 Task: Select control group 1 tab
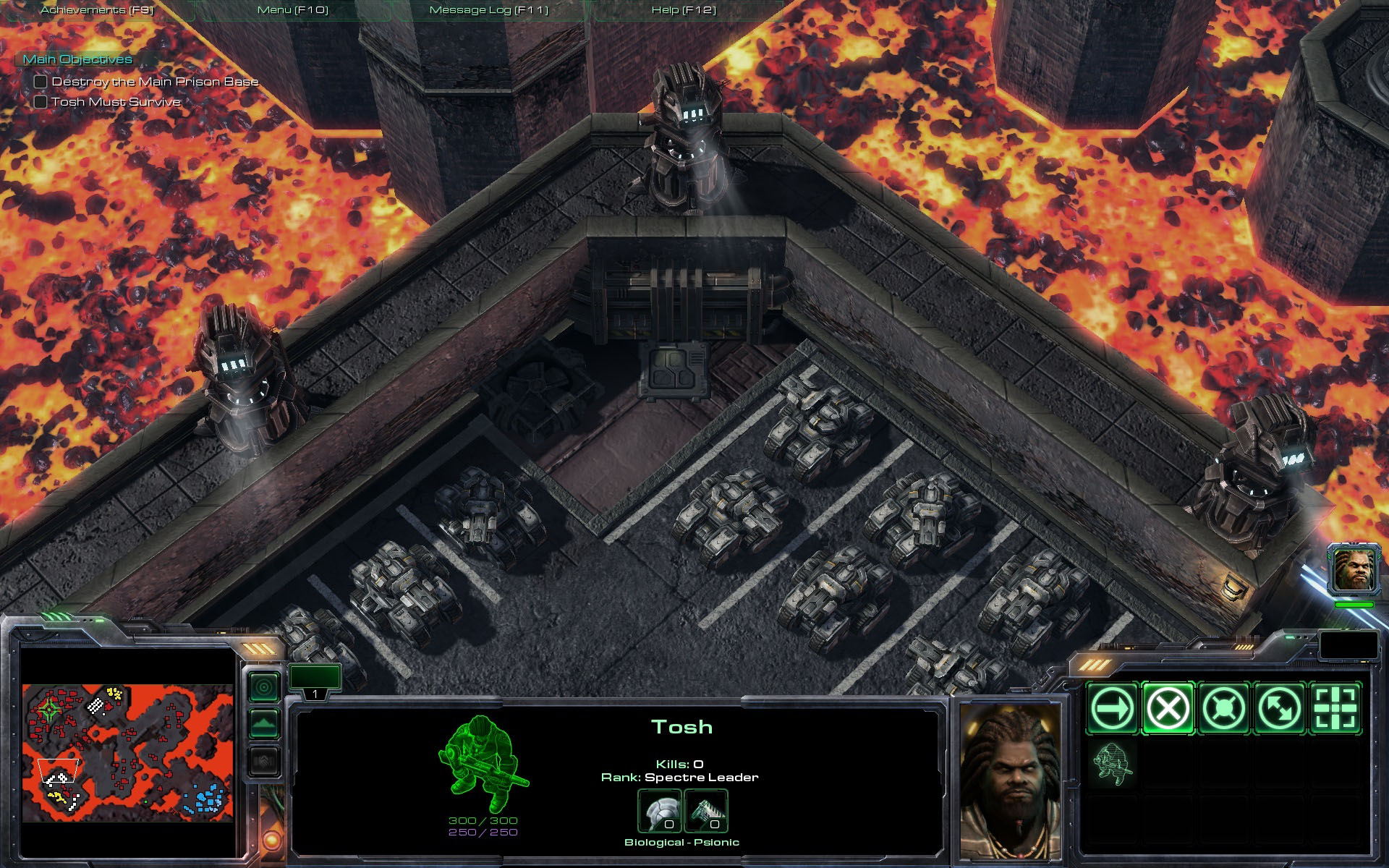point(315,682)
